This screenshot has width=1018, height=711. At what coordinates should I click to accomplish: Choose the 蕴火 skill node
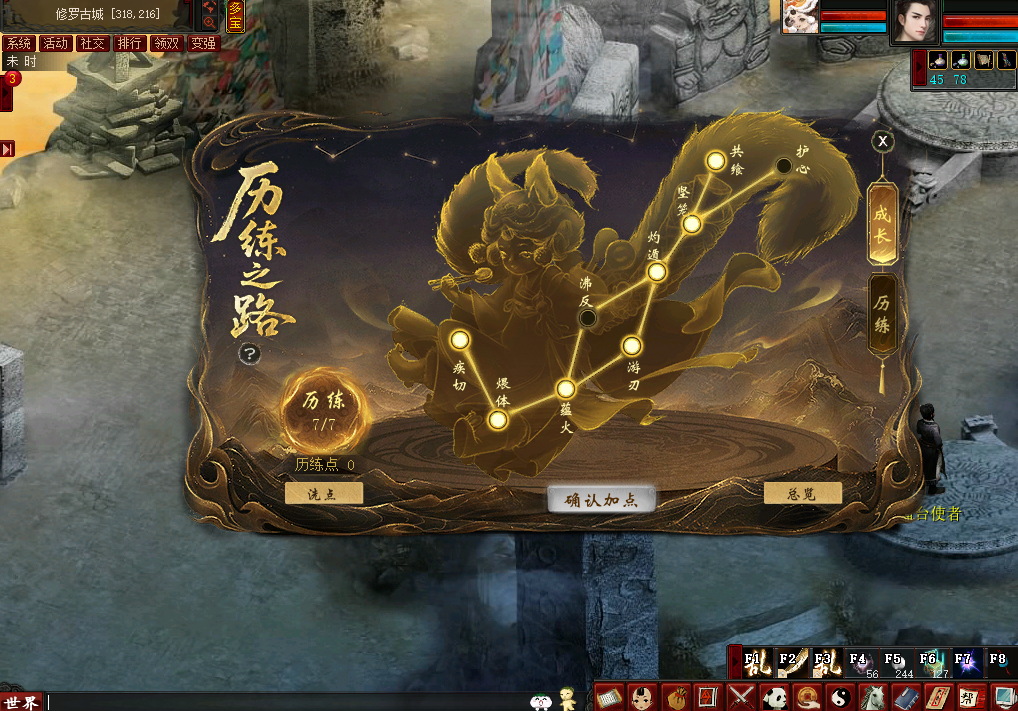[565, 389]
